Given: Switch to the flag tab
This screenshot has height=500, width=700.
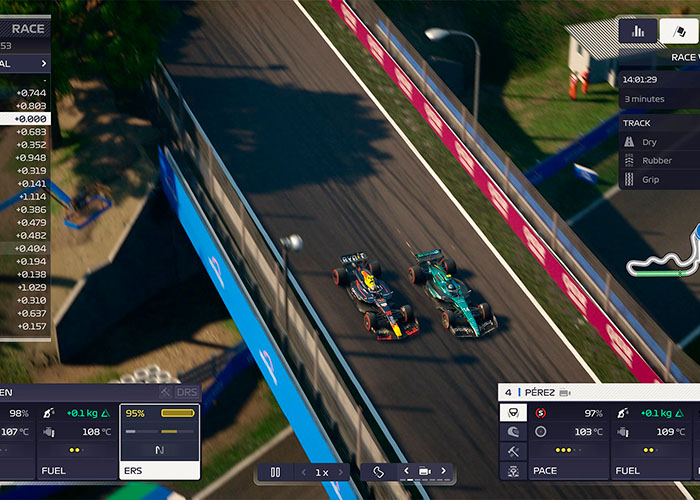Looking at the screenshot, I should 679,31.
